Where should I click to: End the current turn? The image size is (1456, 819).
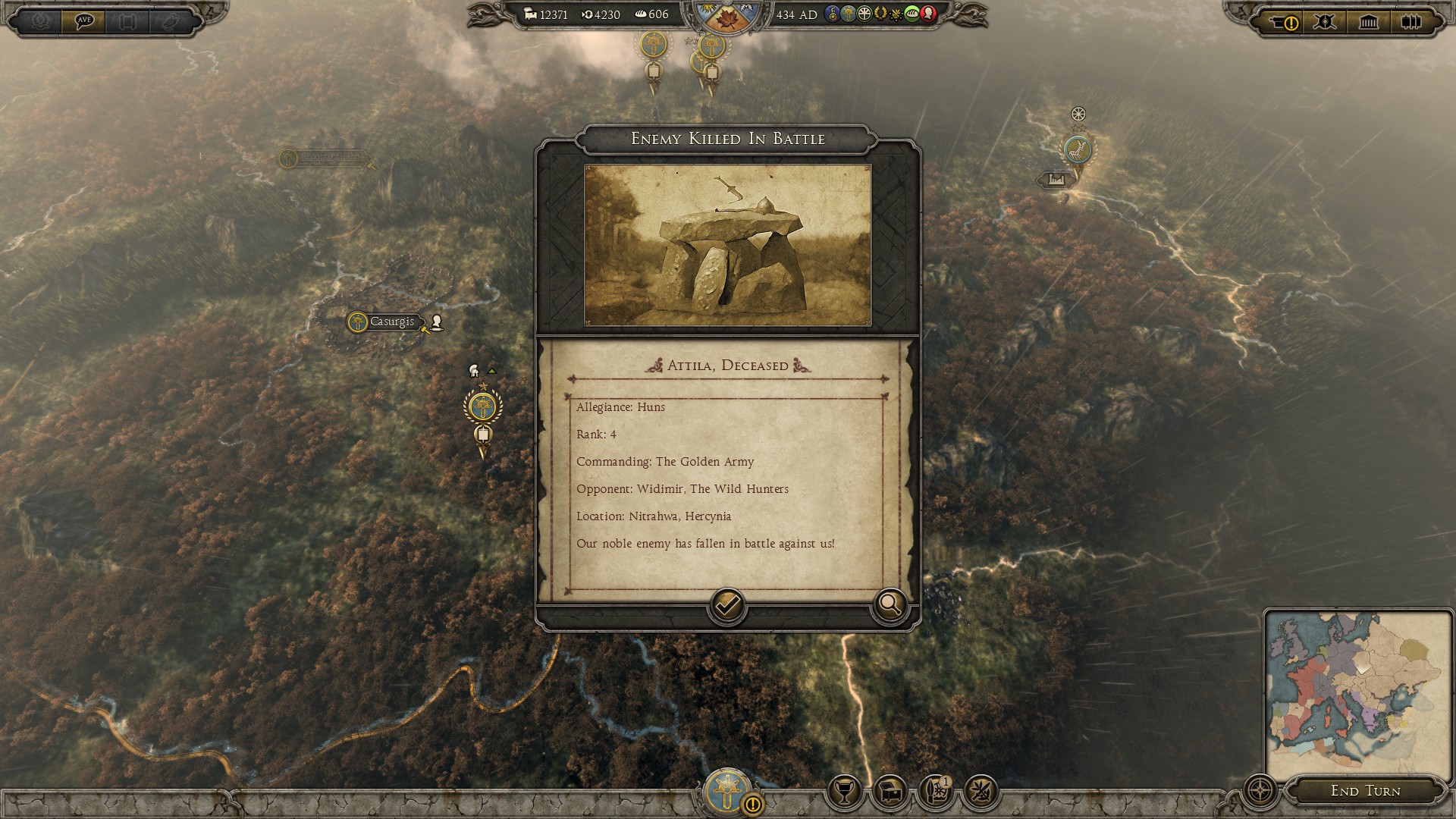(1365, 791)
